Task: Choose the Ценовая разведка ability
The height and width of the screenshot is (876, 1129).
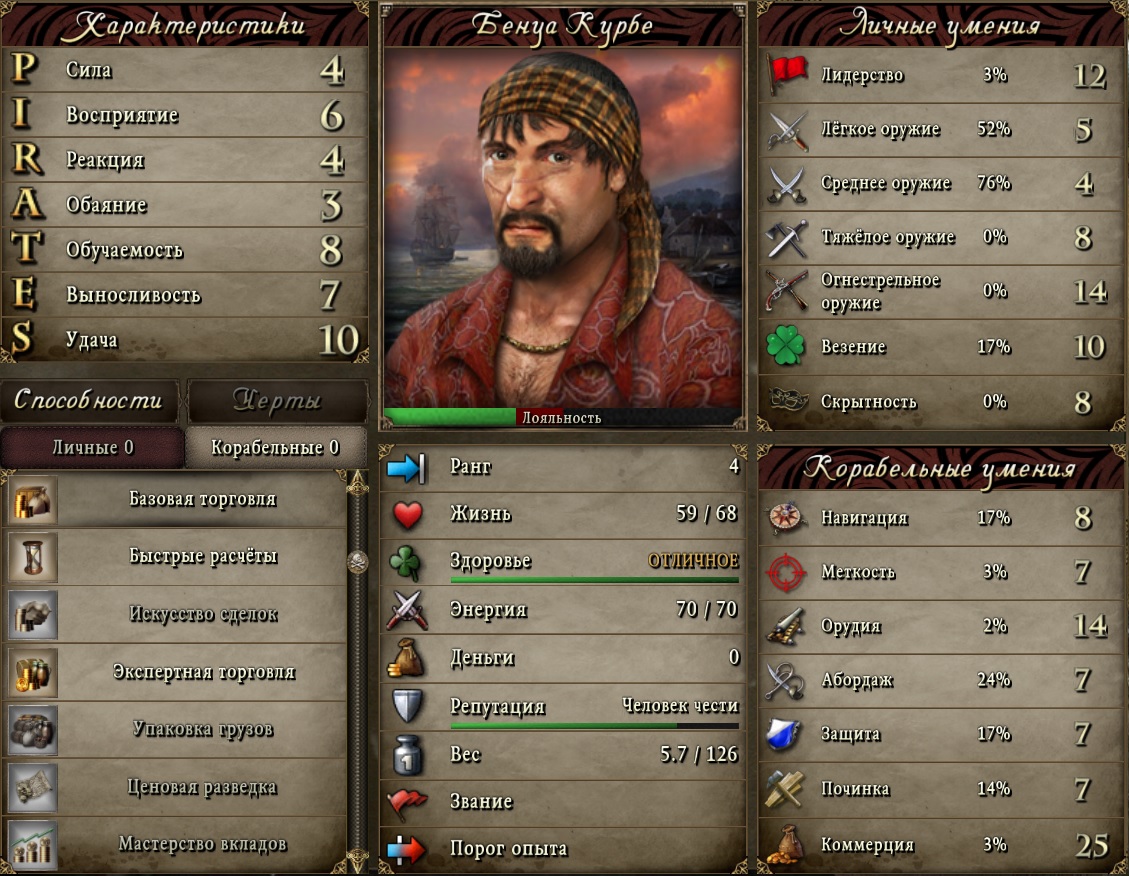Action: pyautogui.click(x=202, y=787)
